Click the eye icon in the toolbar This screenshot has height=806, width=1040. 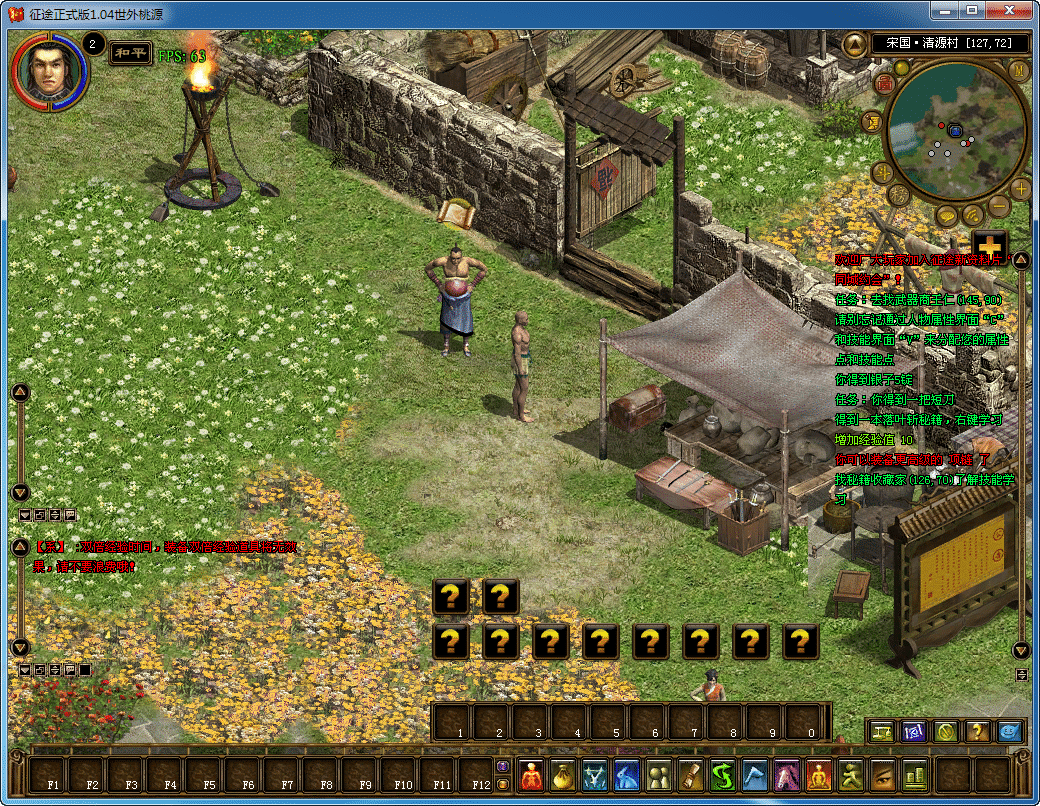[x=884, y=774]
